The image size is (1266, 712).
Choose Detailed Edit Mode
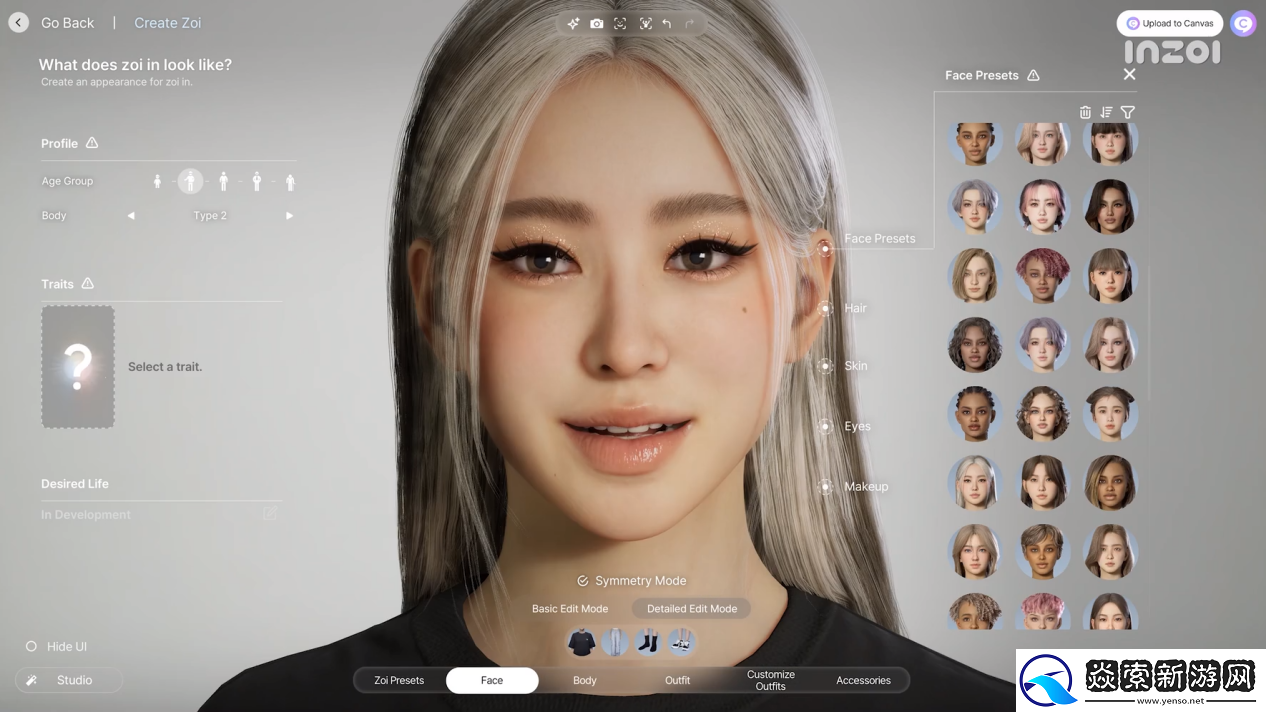691,608
